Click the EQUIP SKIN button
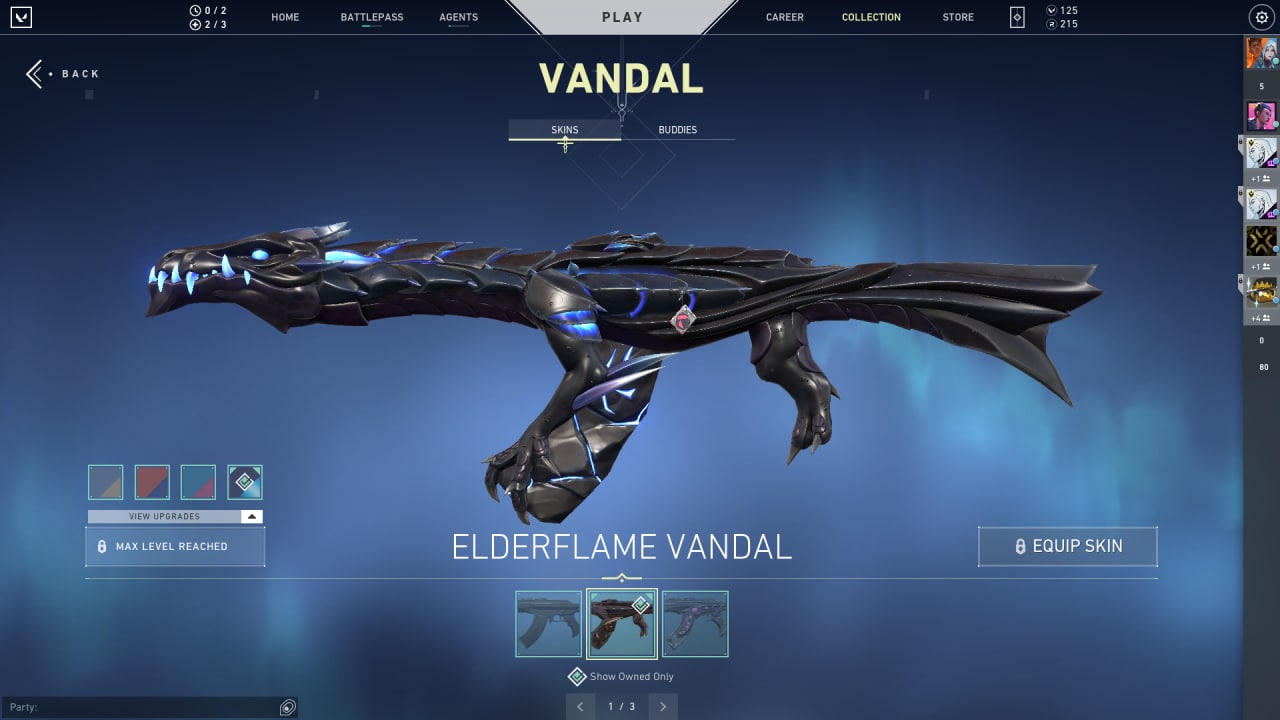The width and height of the screenshot is (1280, 720). tap(1067, 546)
